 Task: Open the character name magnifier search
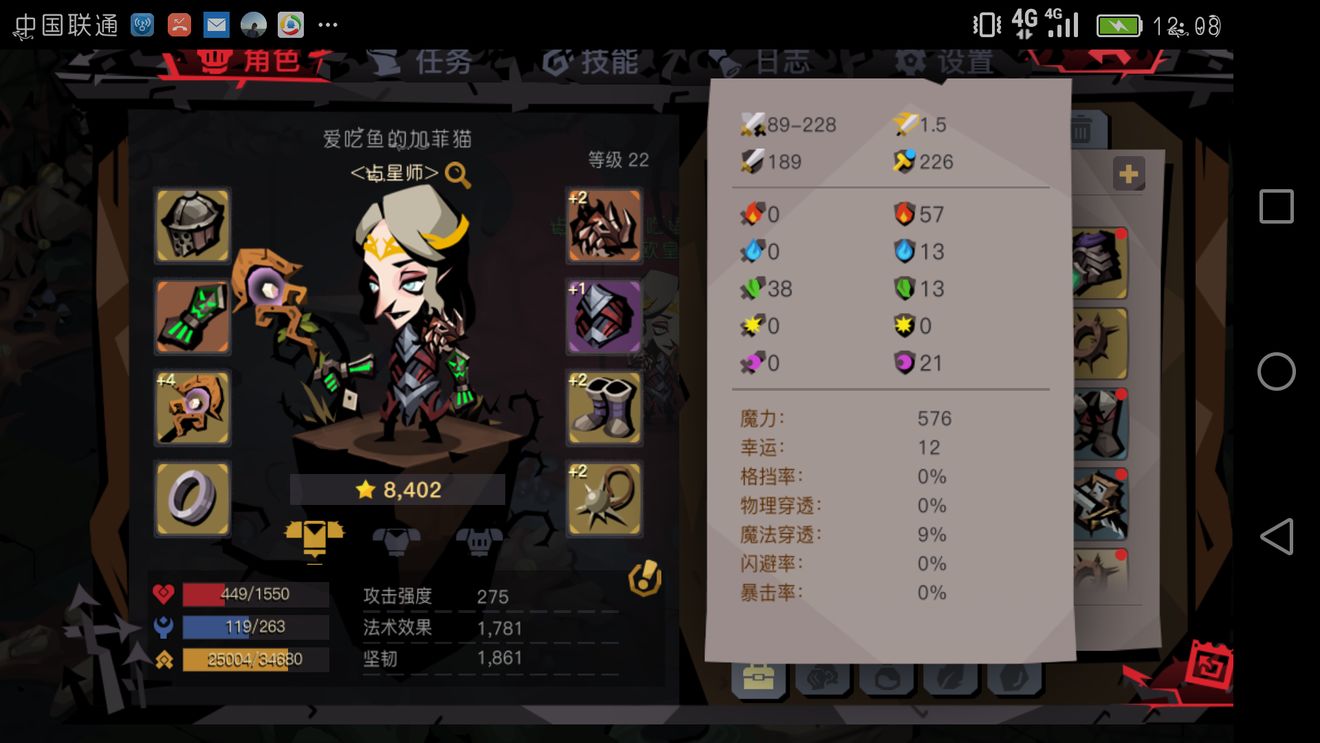456,172
